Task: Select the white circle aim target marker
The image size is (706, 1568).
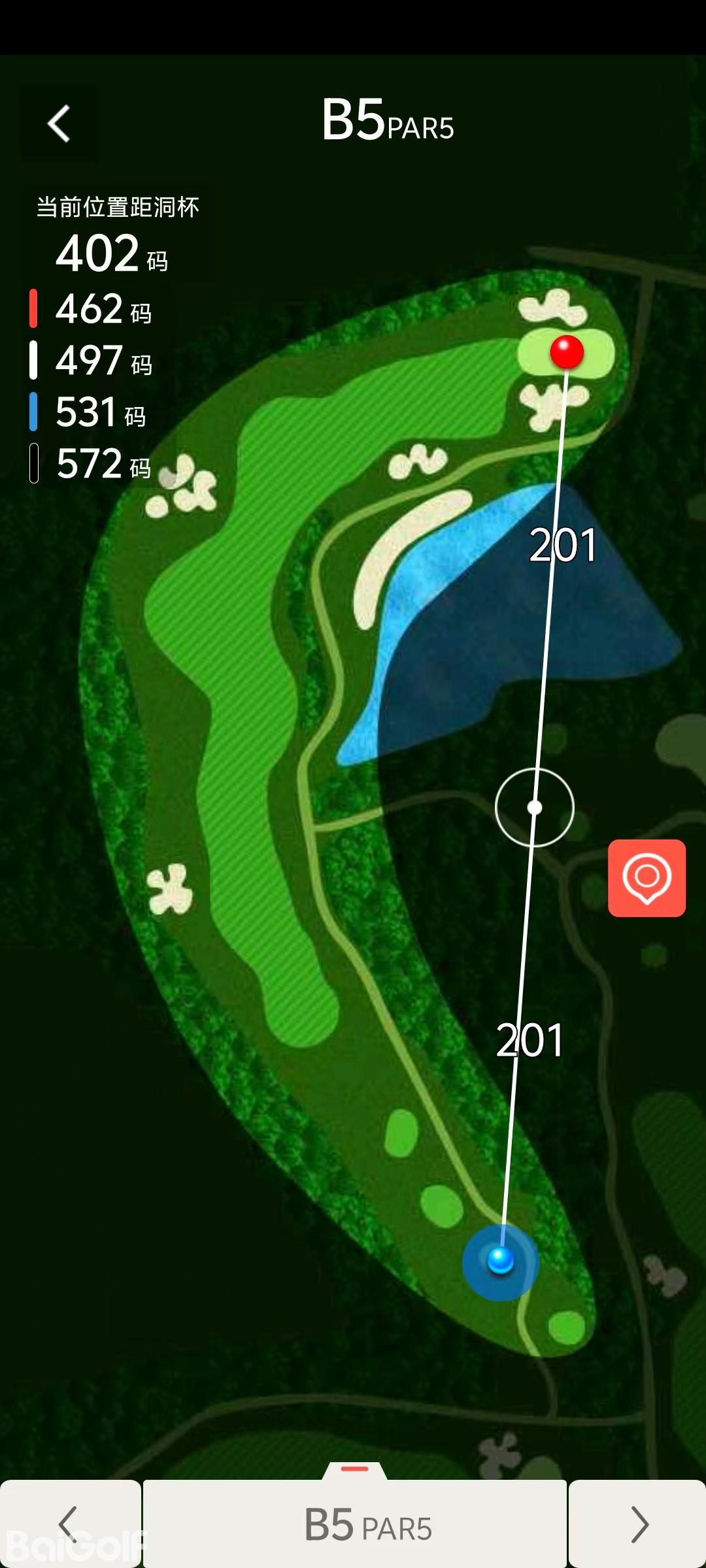Action: (x=535, y=808)
